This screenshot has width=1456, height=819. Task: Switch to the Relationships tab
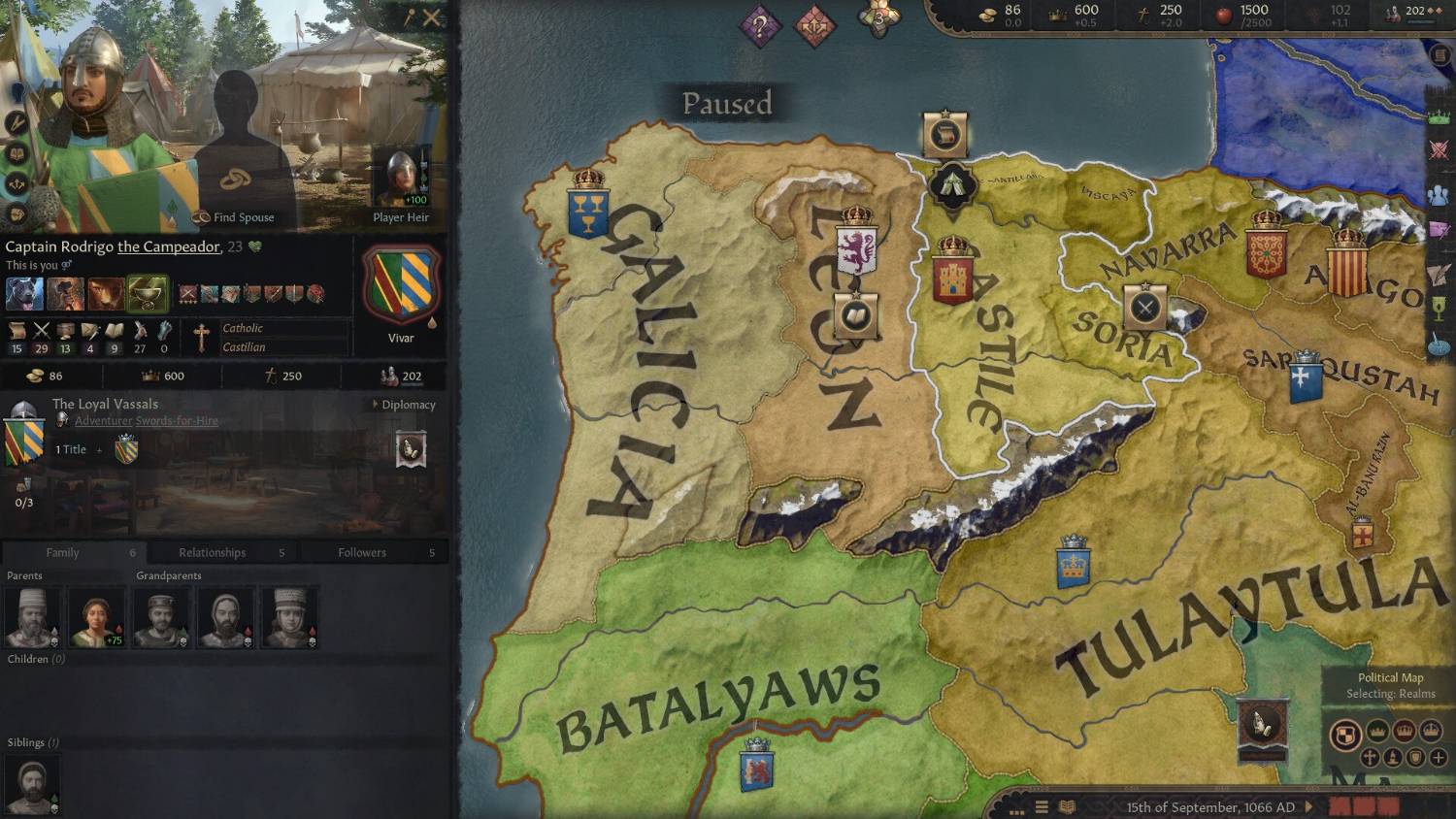click(x=212, y=552)
